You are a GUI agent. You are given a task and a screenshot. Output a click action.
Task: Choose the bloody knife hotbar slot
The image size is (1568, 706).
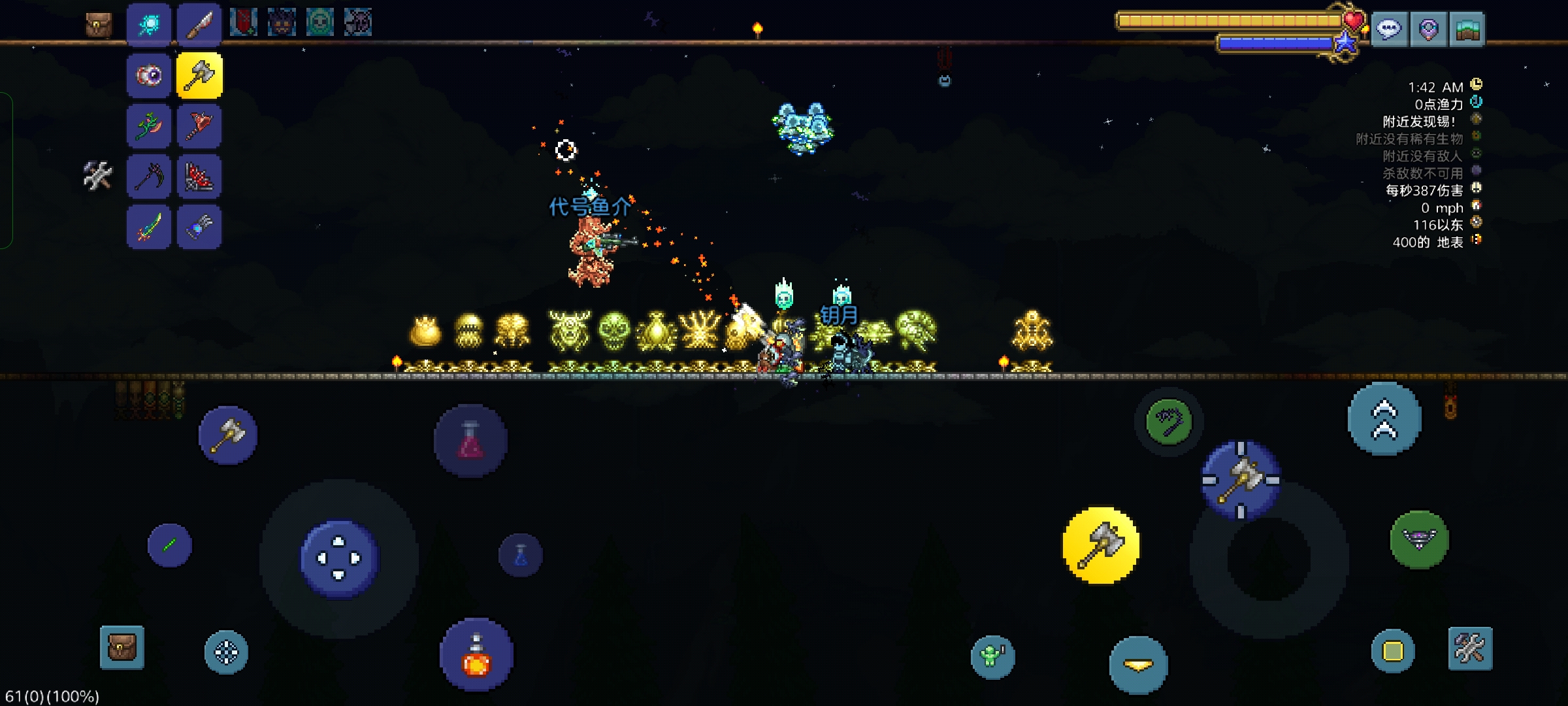199,25
